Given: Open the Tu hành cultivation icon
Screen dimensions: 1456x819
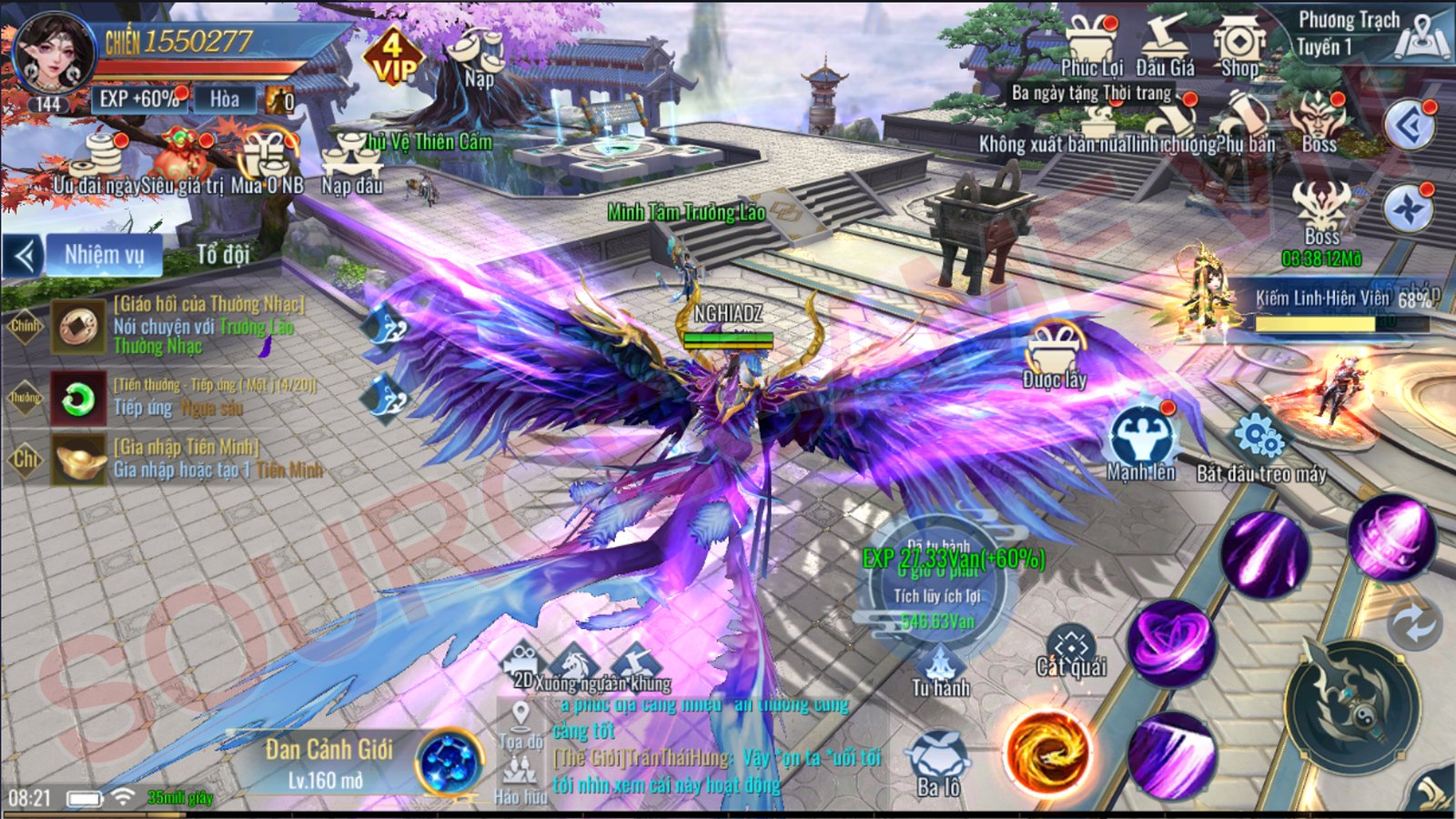Looking at the screenshot, I should coord(940,670).
